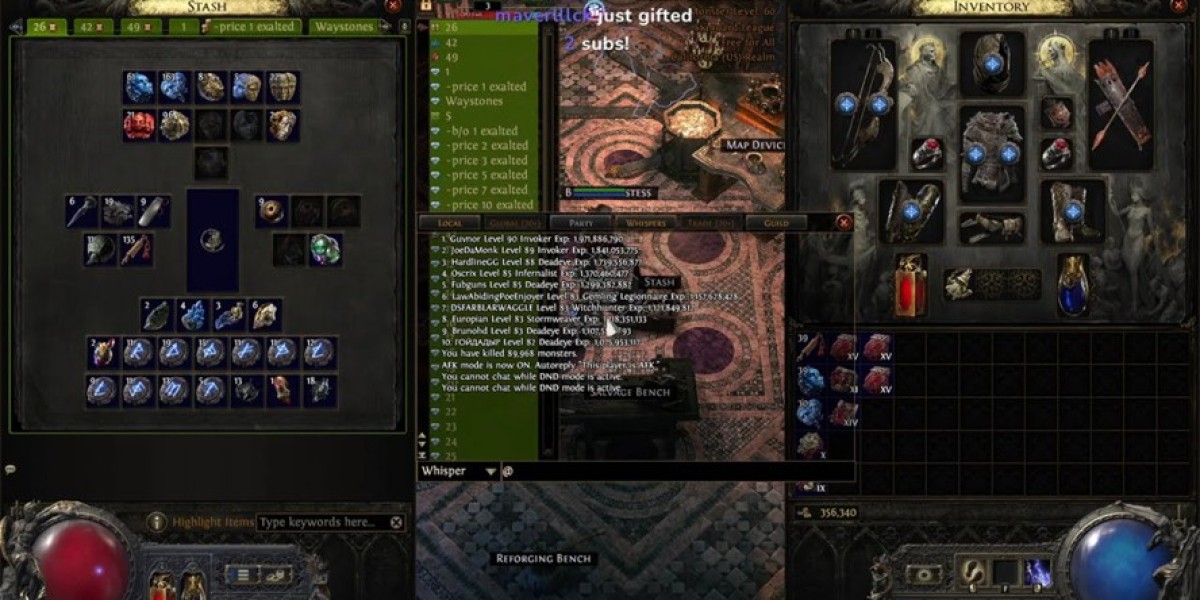Select stash tab 42

click(93, 27)
